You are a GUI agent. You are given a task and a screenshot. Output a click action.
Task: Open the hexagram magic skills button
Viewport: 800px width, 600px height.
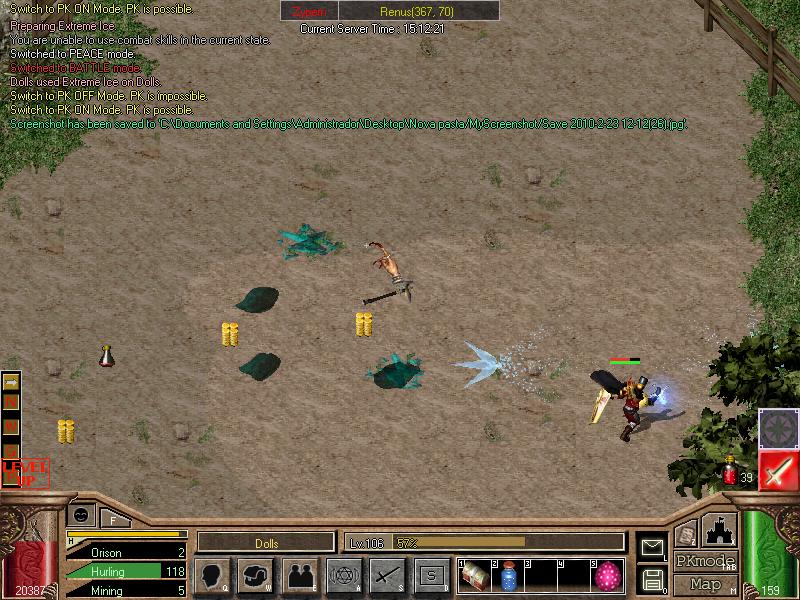pyautogui.click(x=344, y=575)
